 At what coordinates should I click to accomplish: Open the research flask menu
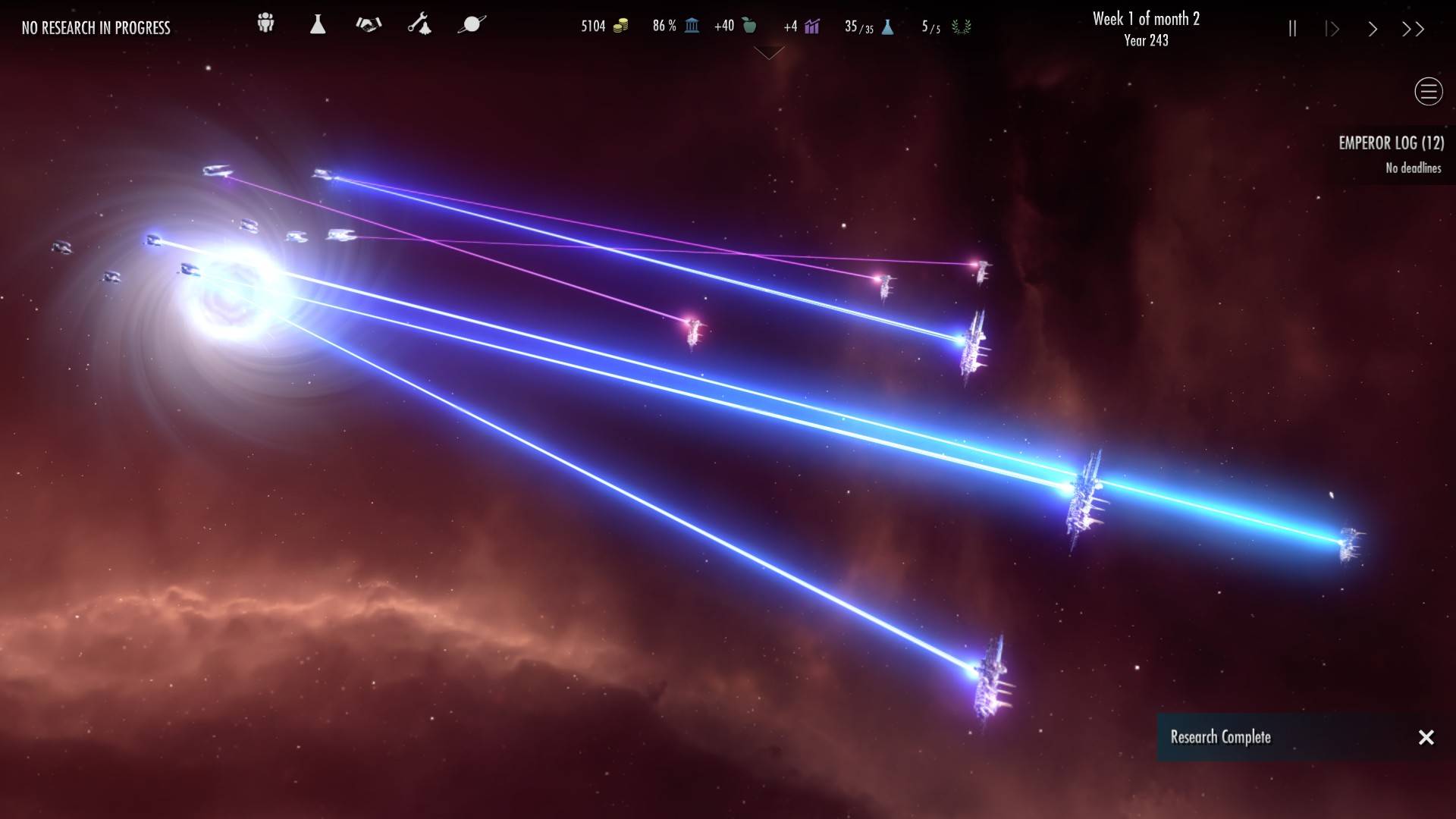318,24
